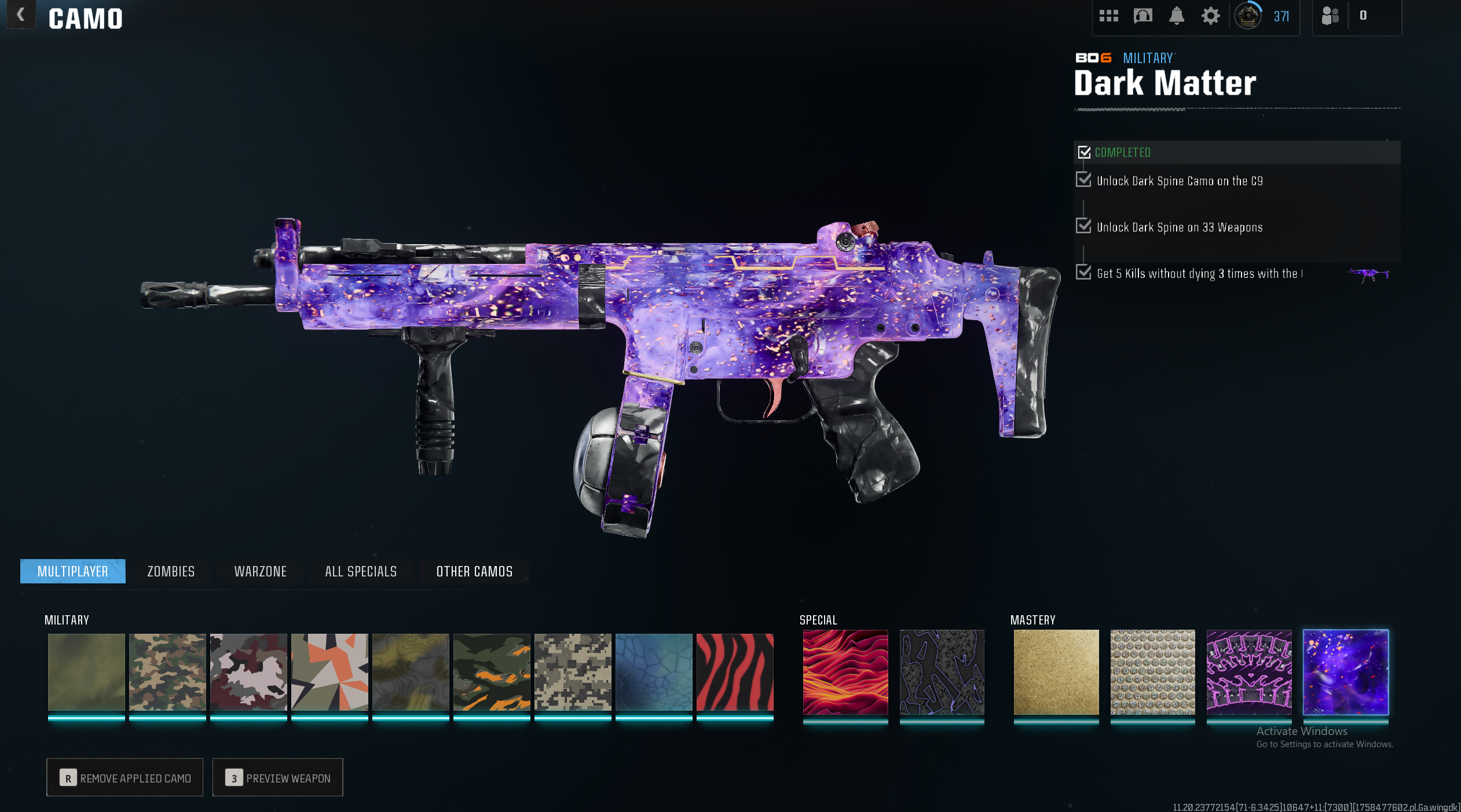1461x812 pixels.
Task: Remove the applied camo
Action: pyautogui.click(x=125, y=777)
